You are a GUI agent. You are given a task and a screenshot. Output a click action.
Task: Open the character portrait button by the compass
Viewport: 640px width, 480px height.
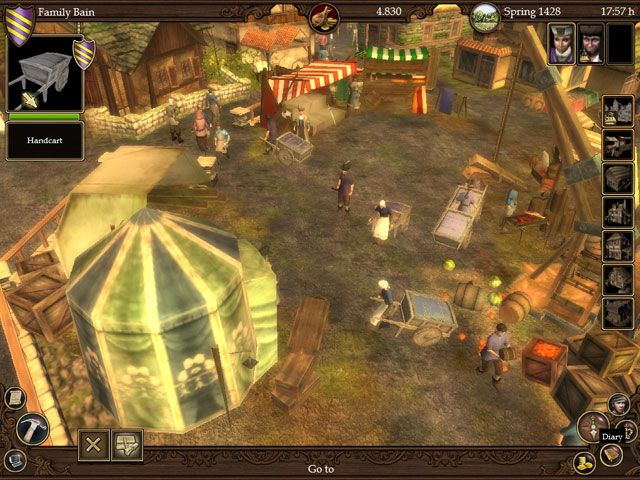point(617,404)
